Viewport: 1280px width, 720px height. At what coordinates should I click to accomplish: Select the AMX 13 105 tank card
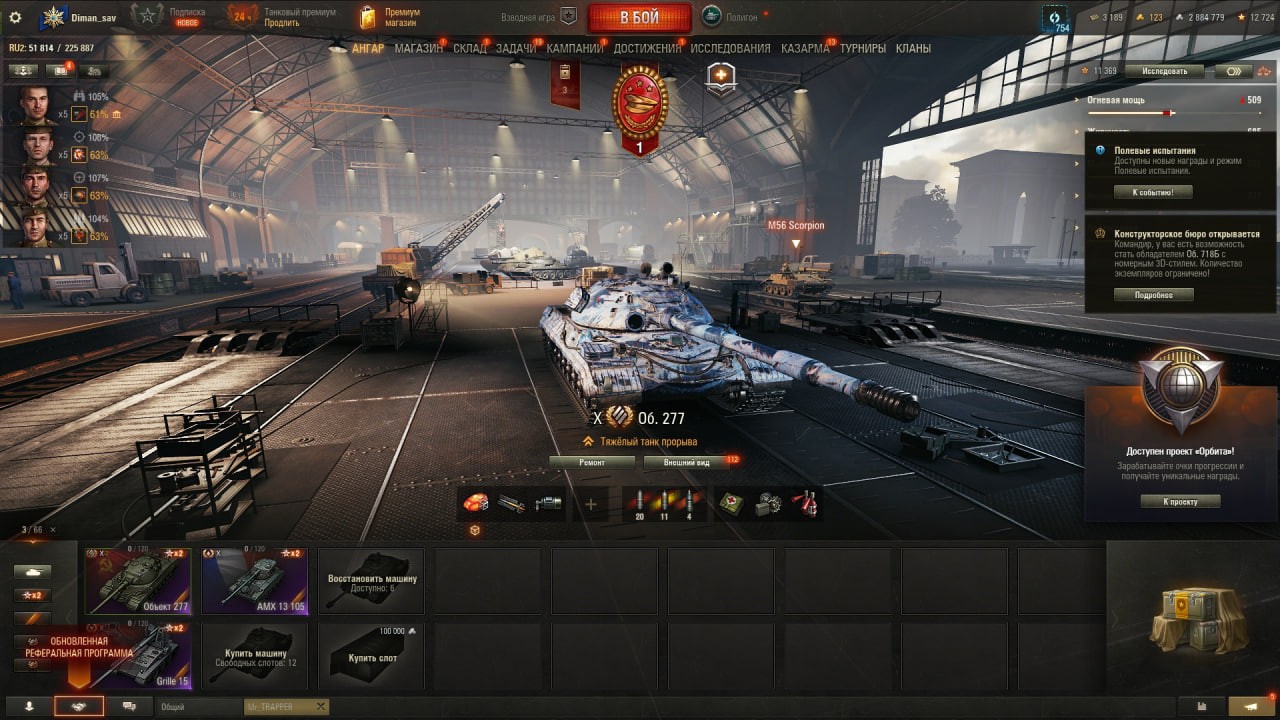point(254,580)
